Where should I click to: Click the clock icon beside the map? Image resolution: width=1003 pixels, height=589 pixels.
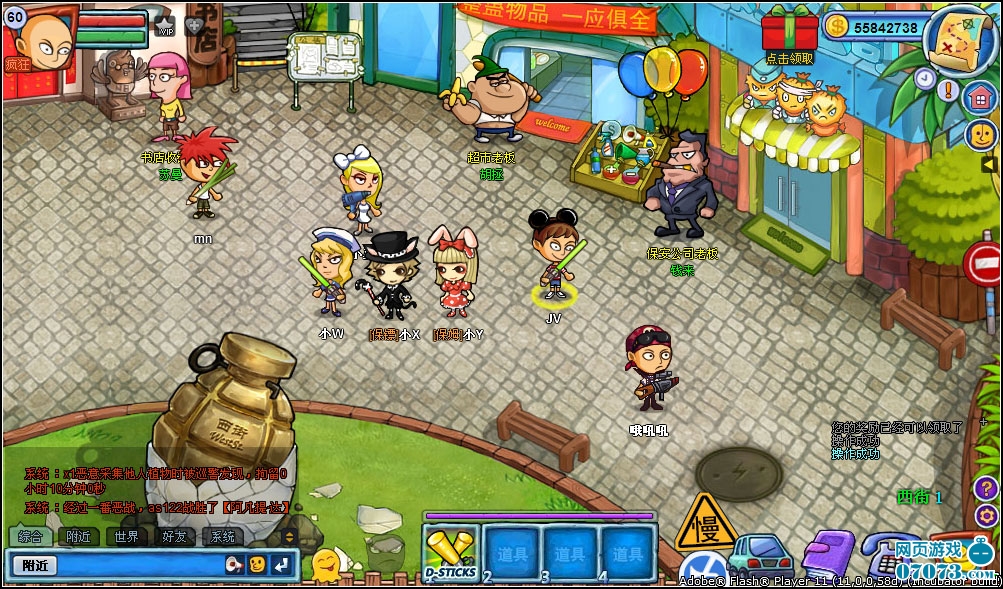(924, 77)
